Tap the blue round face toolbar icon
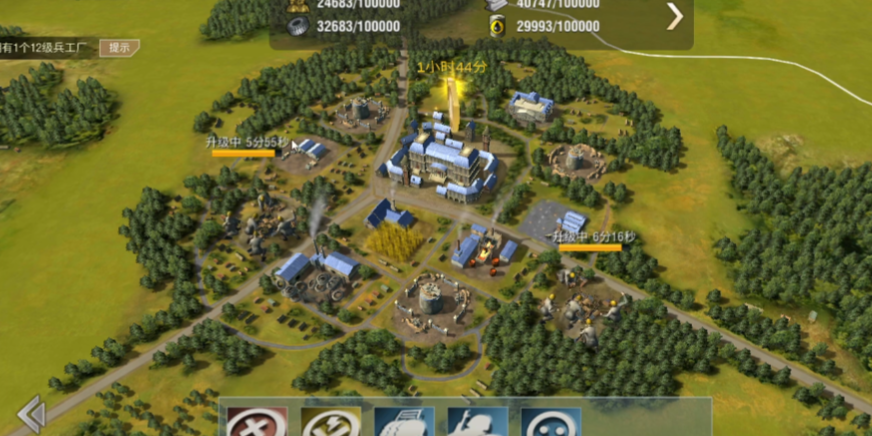872x436 pixels. pyautogui.click(x=551, y=422)
